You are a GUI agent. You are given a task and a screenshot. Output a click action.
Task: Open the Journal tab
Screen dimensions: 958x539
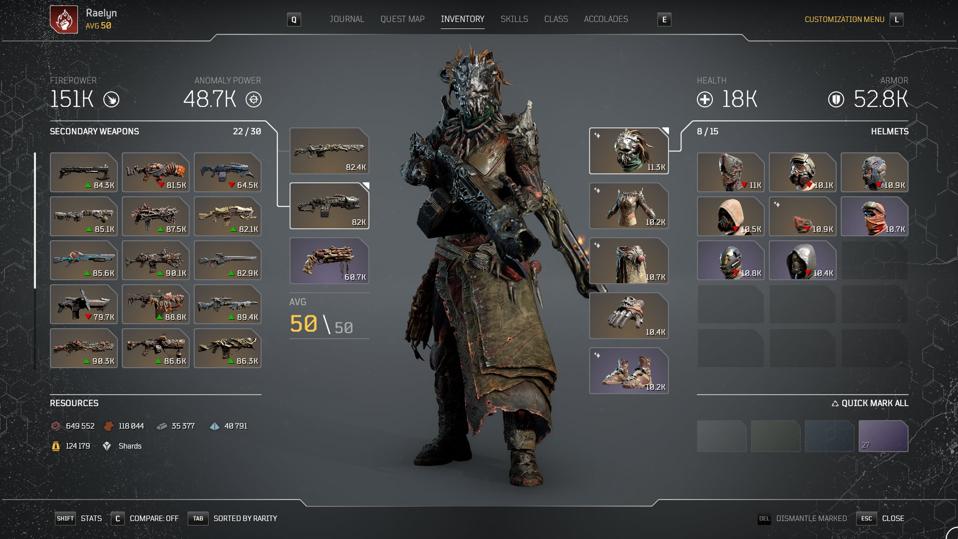[x=346, y=19]
